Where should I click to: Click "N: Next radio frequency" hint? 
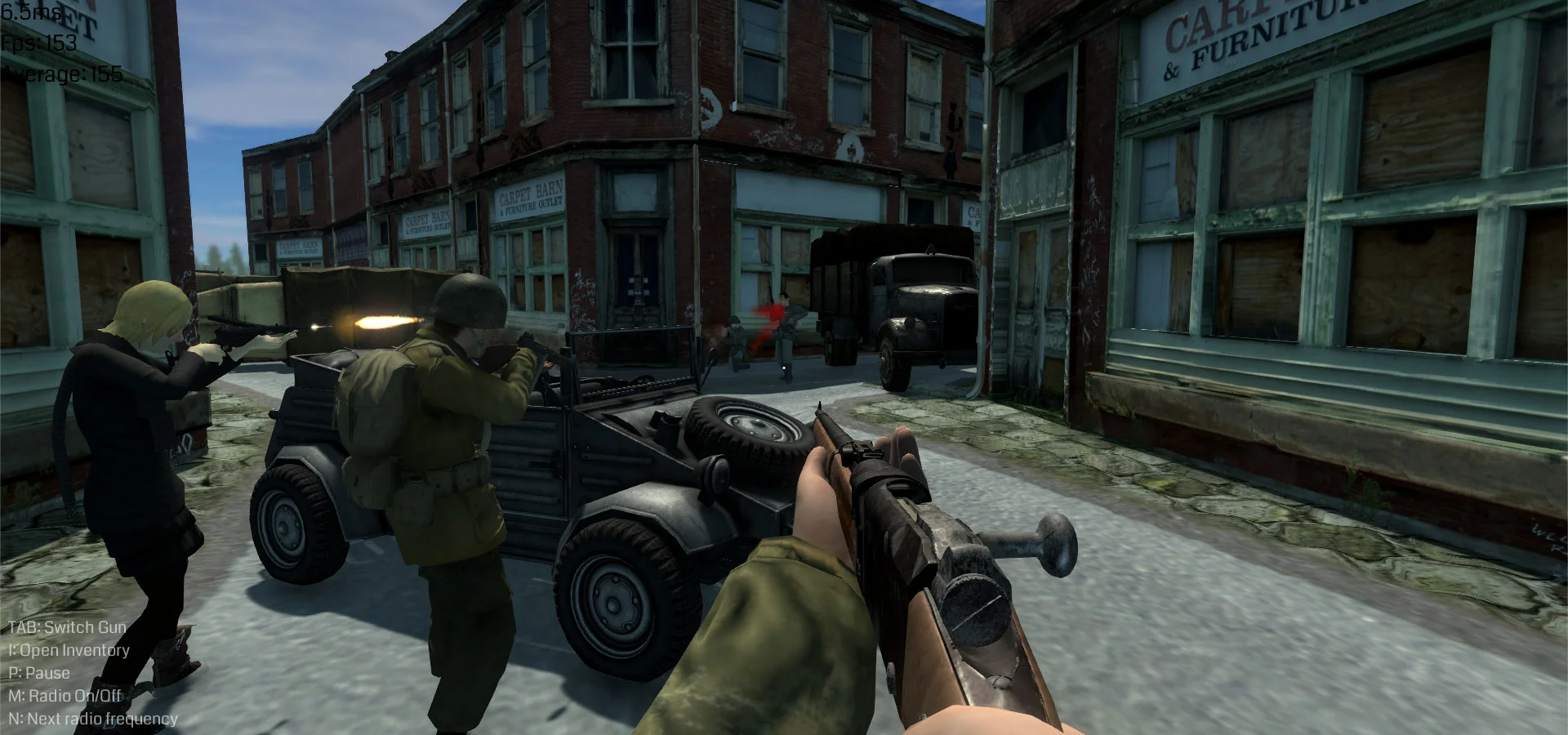point(93,719)
